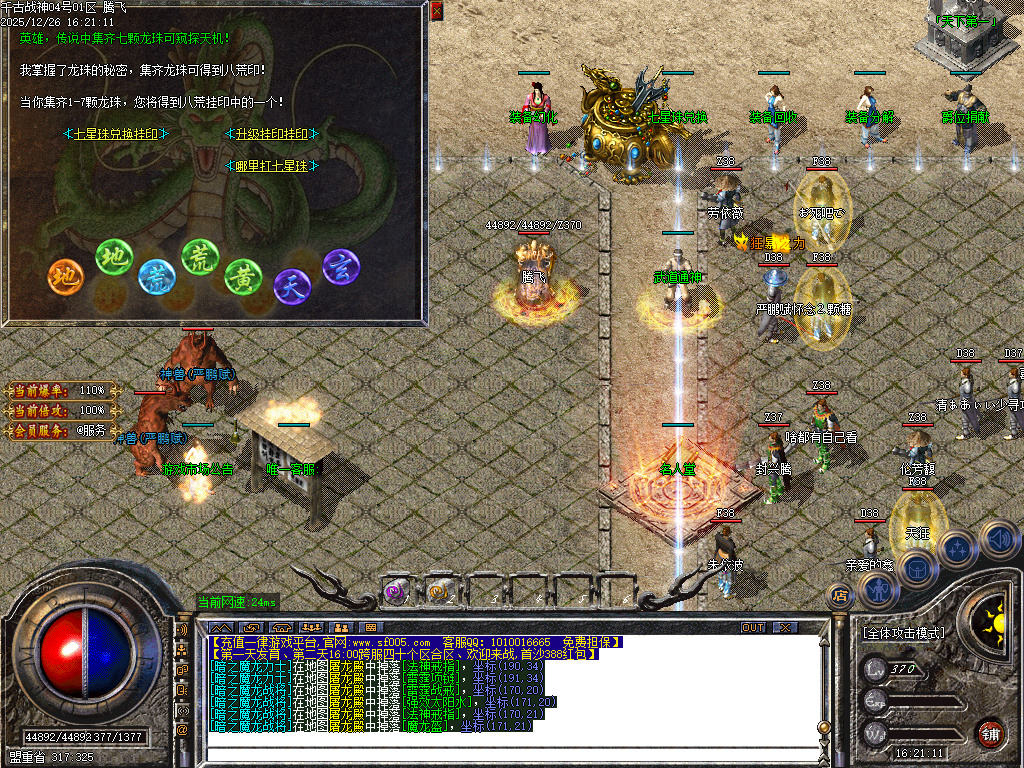Click the mountain icon chat toolbar button

220,627
